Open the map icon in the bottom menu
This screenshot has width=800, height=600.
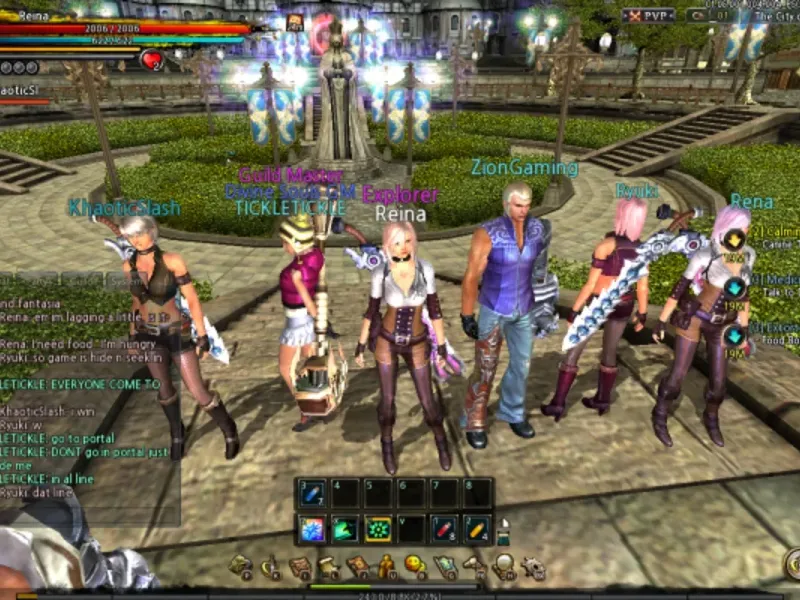tap(445, 567)
